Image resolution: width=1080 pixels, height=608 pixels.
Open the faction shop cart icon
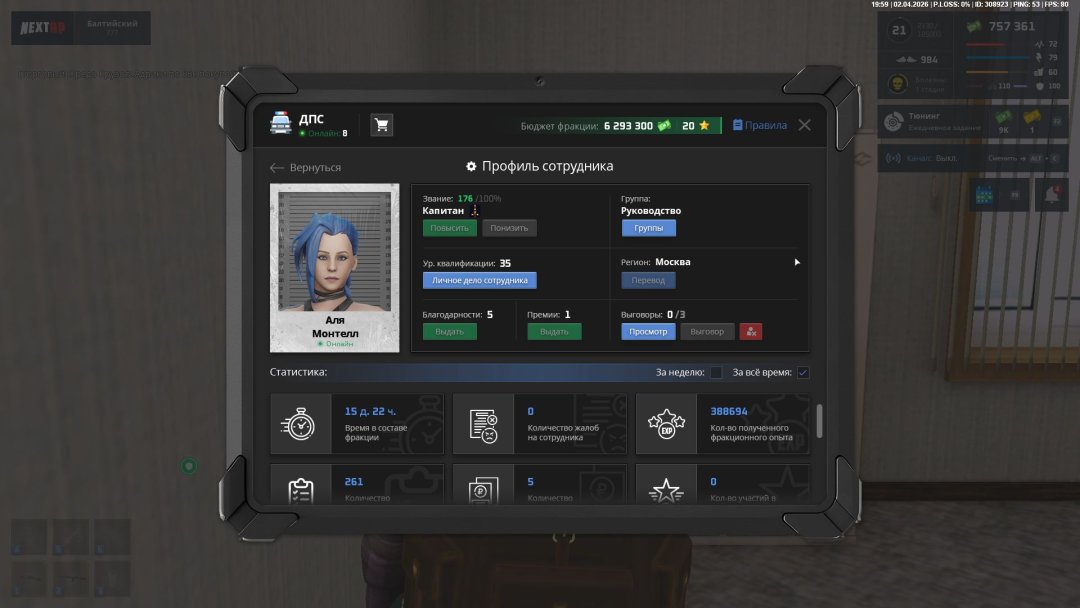[x=381, y=125]
